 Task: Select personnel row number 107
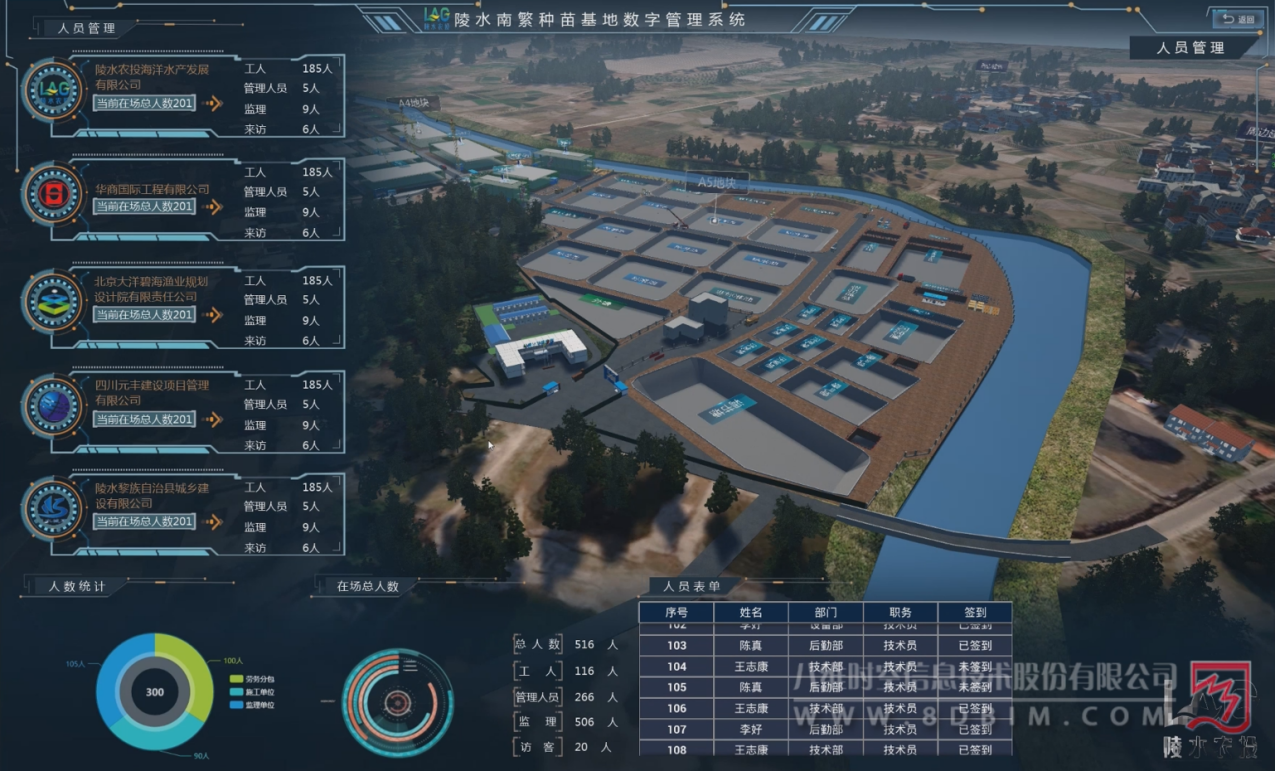(x=825, y=730)
